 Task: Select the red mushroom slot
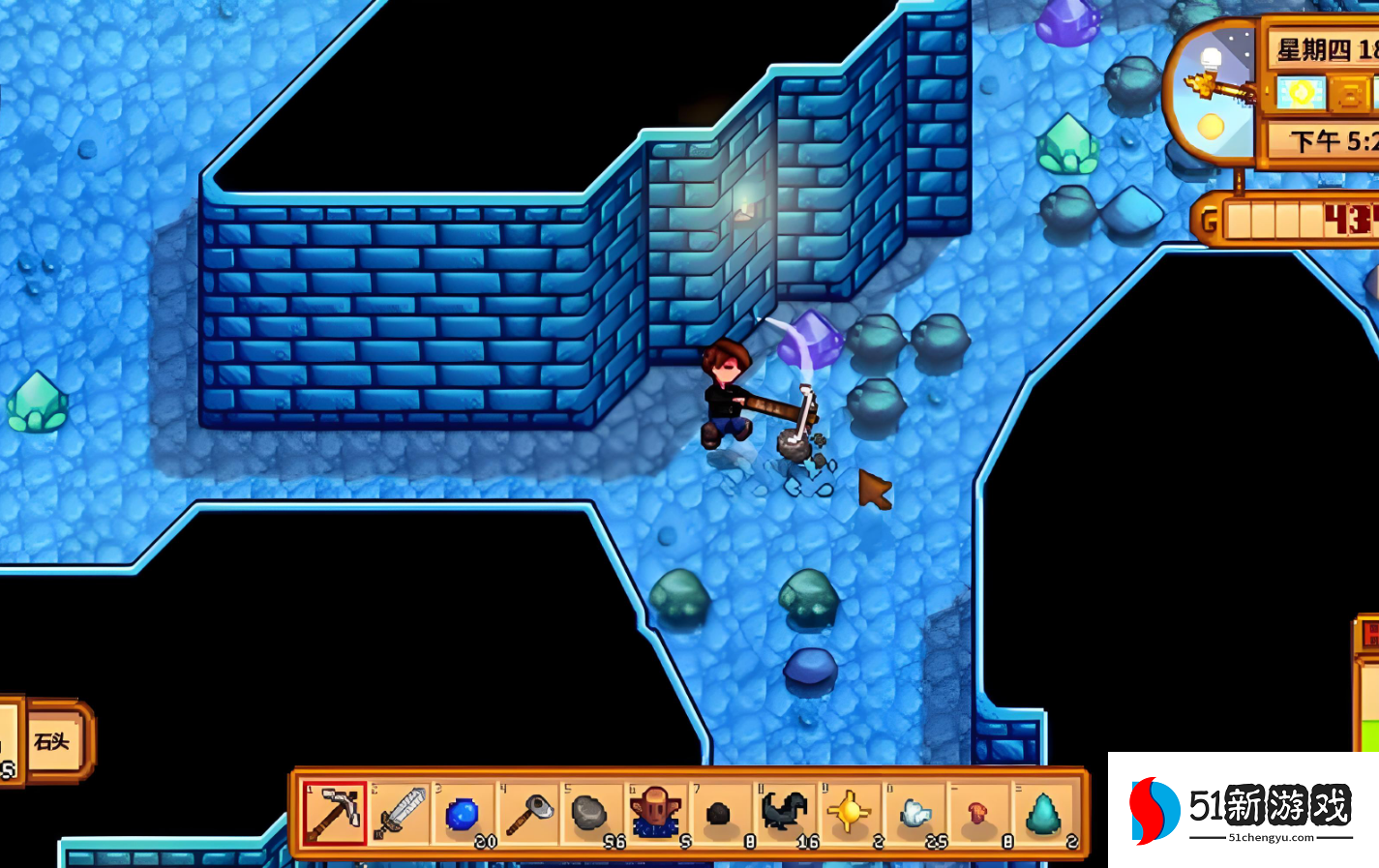coord(978,814)
